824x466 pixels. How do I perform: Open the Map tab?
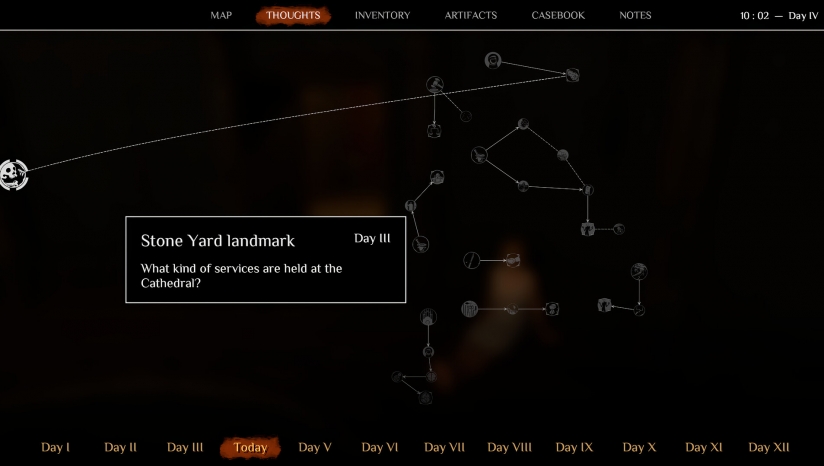tap(221, 16)
